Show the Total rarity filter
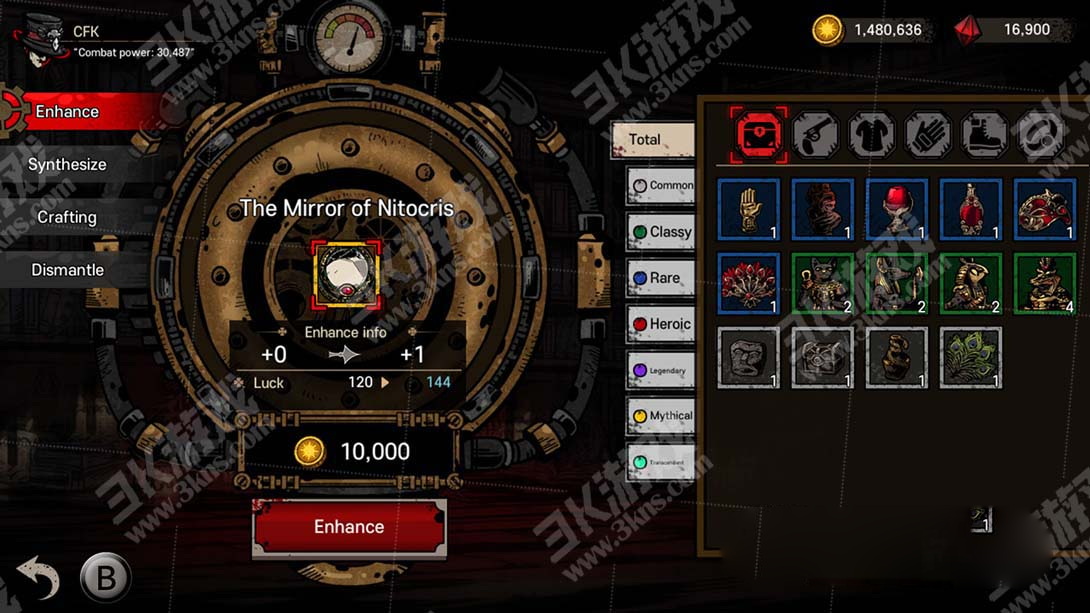 tap(652, 140)
